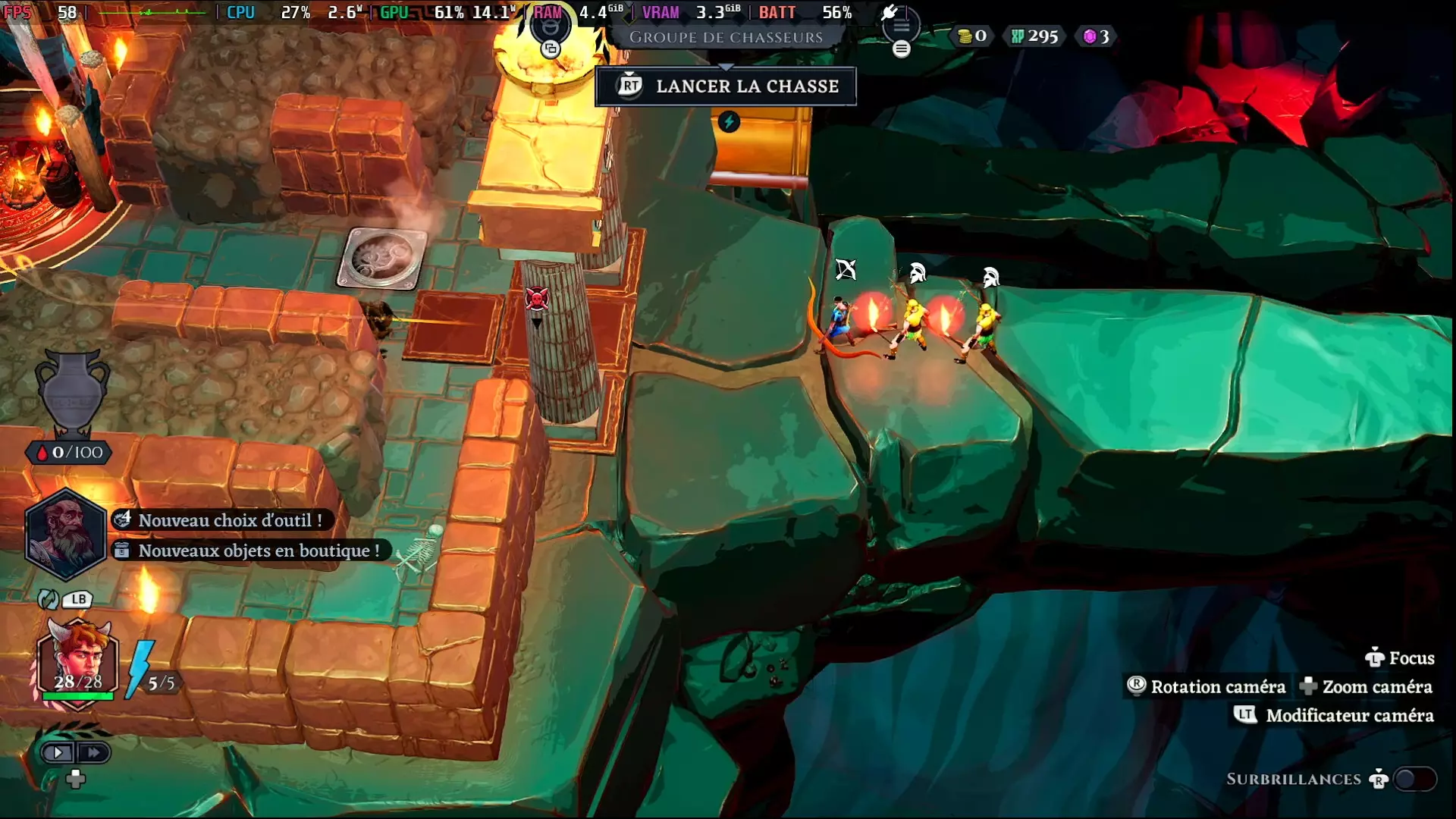The image size is (1456, 819).
Task: Open the Nouveaux objets en boutique notification
Action: 250,551
